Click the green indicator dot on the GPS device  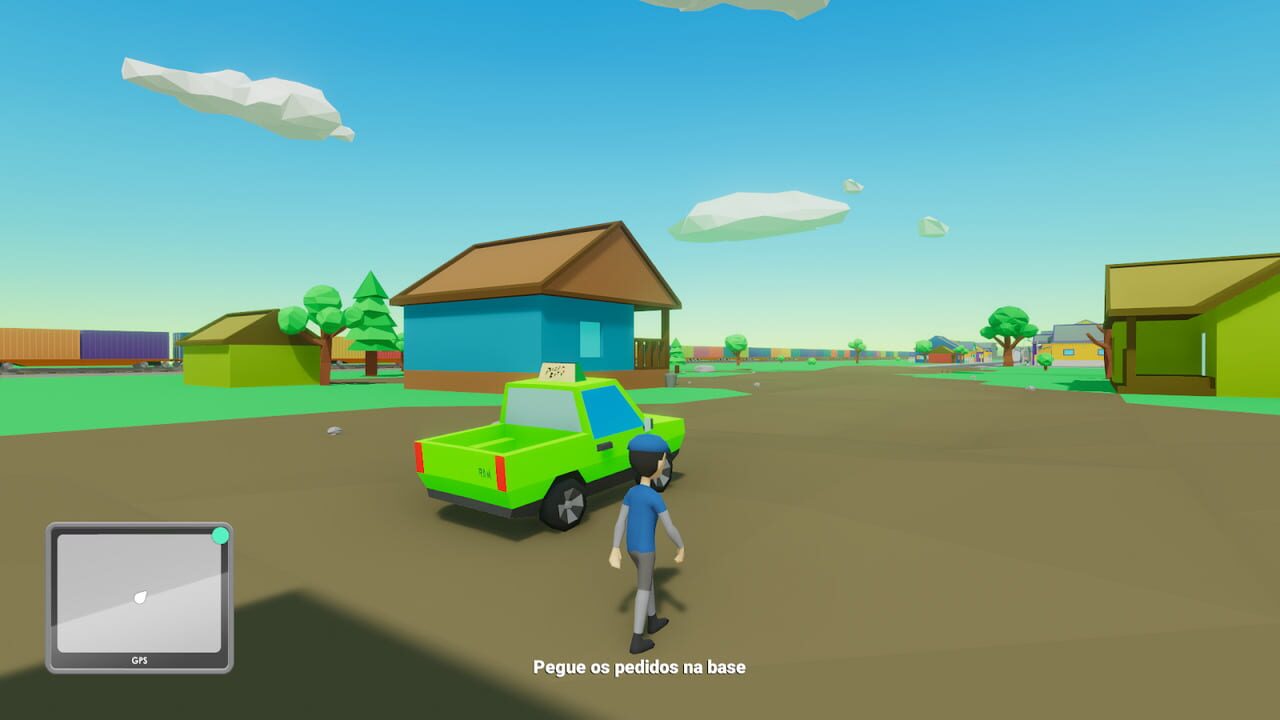[x=221, y=534]
